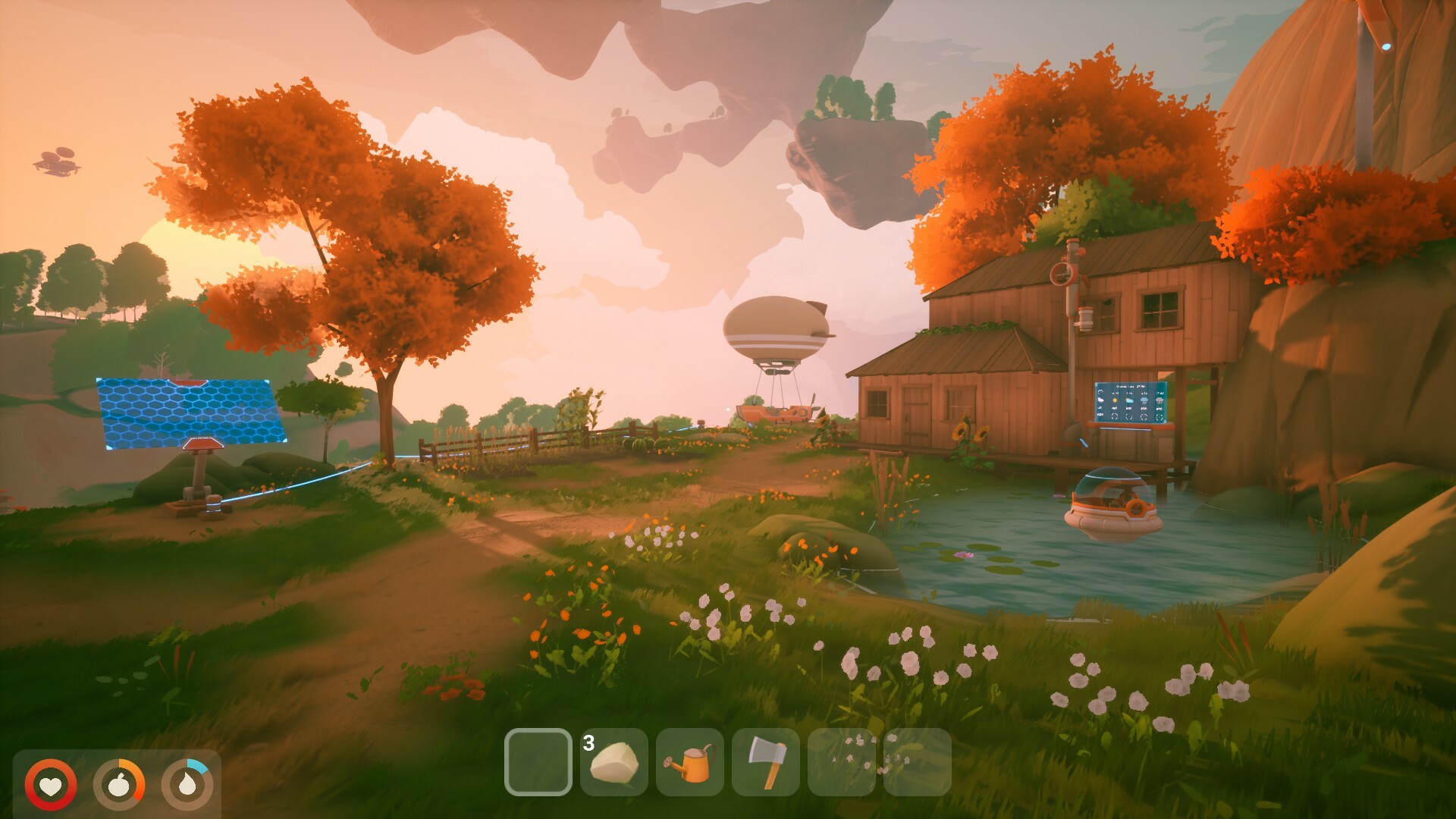This screenshot has width=1456, height=819.
Task: Click the highlighted empty hotbar slot
Action: point(538,762)
